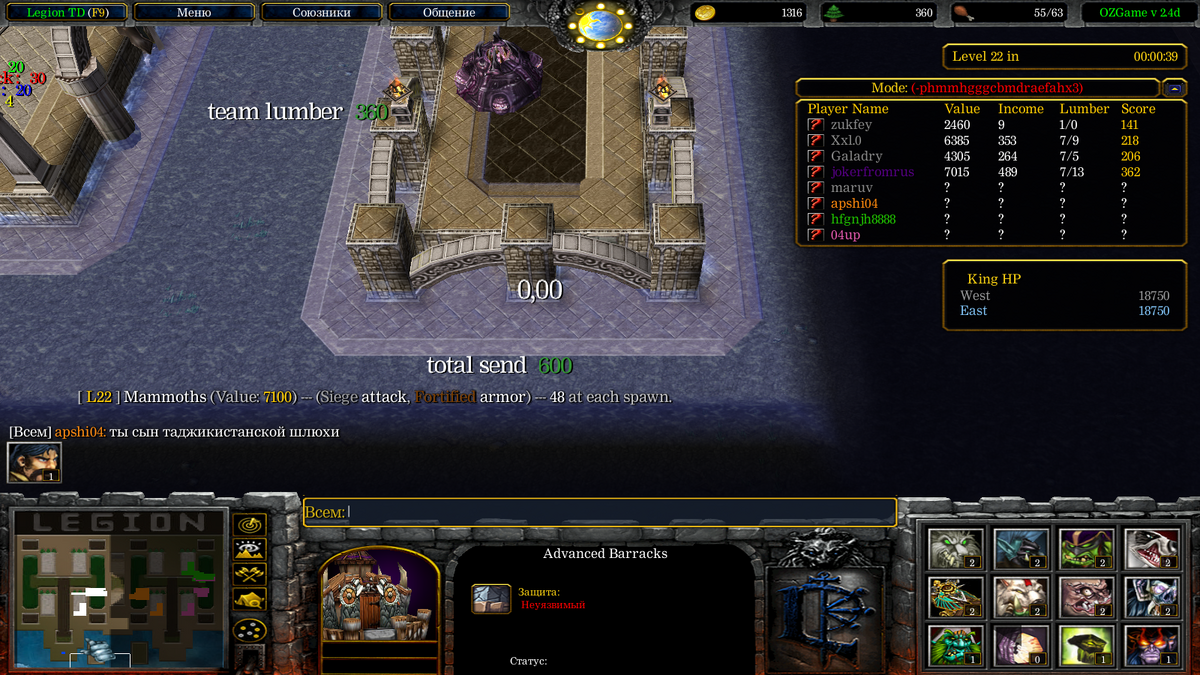Select the glowing green anvil icon
The width and height of the screenshot is (1200, 675).
pos(1085,645)
